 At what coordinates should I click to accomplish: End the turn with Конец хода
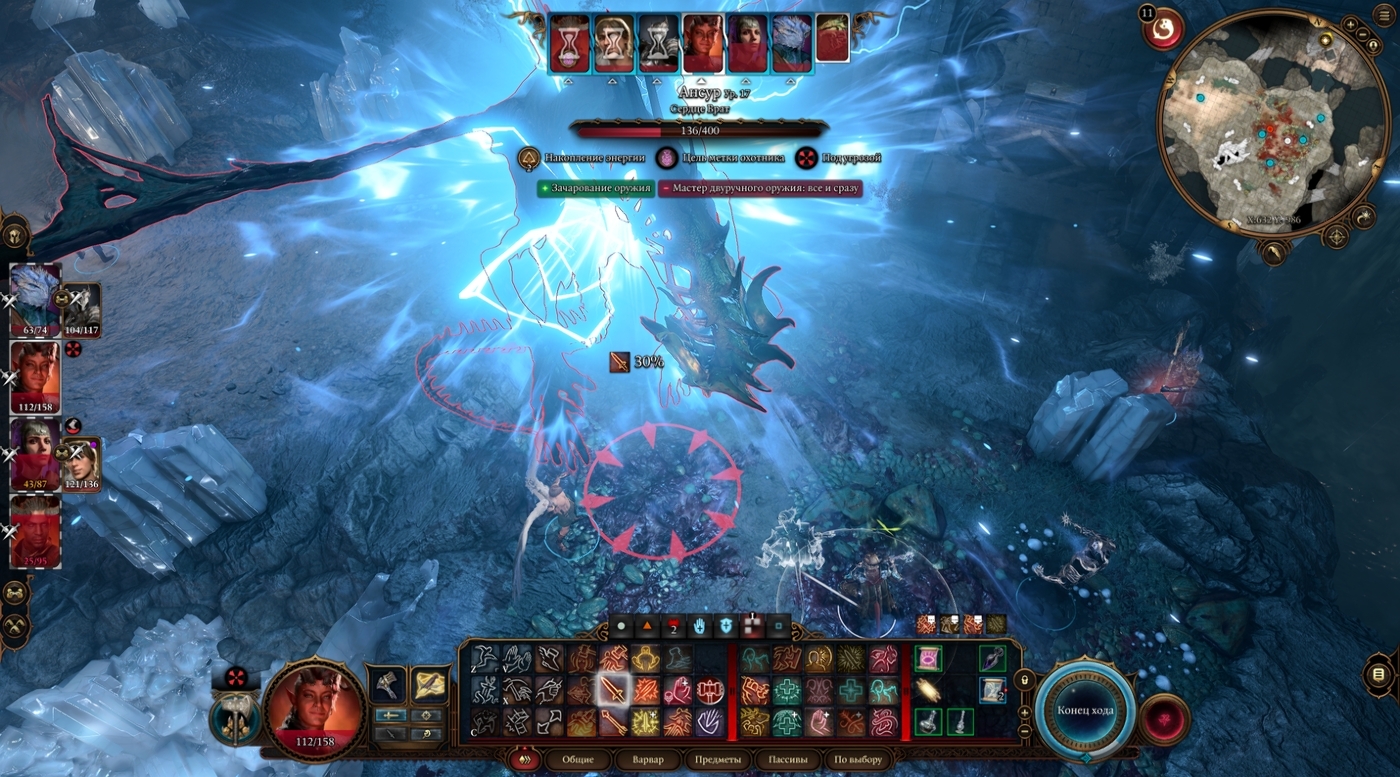[x=1085, y=710]
